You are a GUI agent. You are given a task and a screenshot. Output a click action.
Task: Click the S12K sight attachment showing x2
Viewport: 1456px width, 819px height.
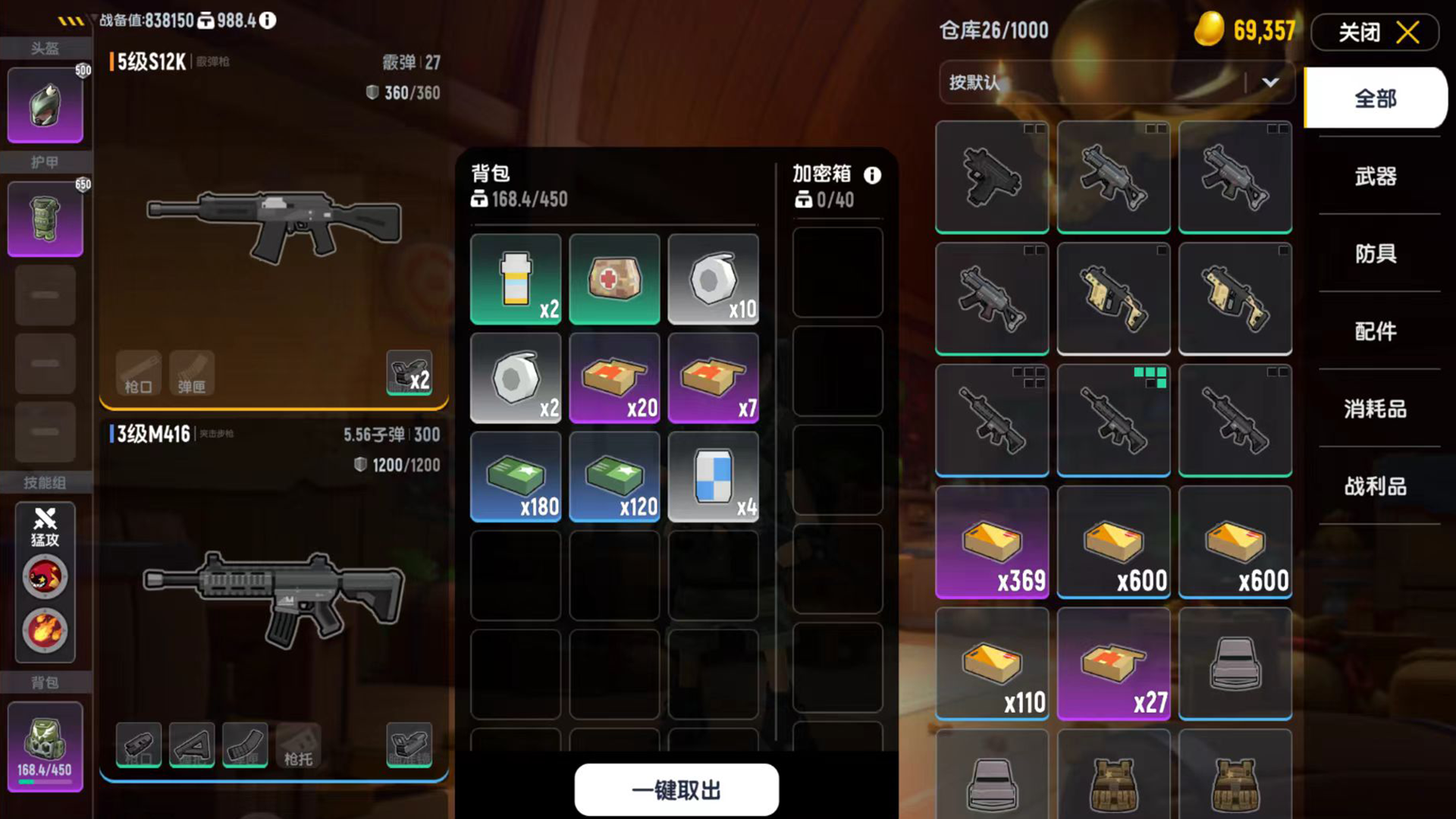(409, 373)
